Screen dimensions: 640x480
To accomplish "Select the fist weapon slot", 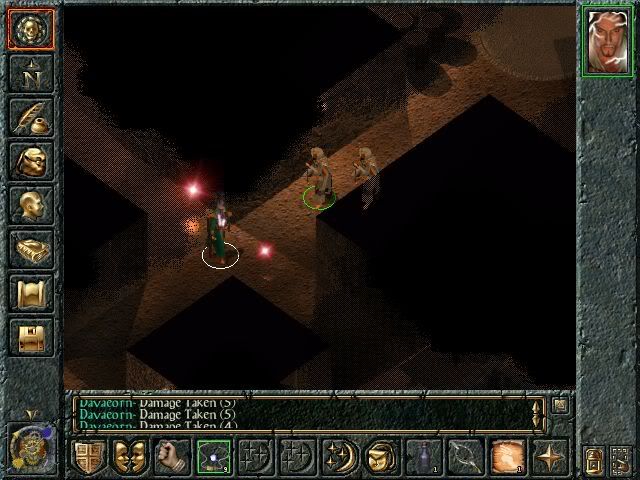I will click(x=172, y=457).
